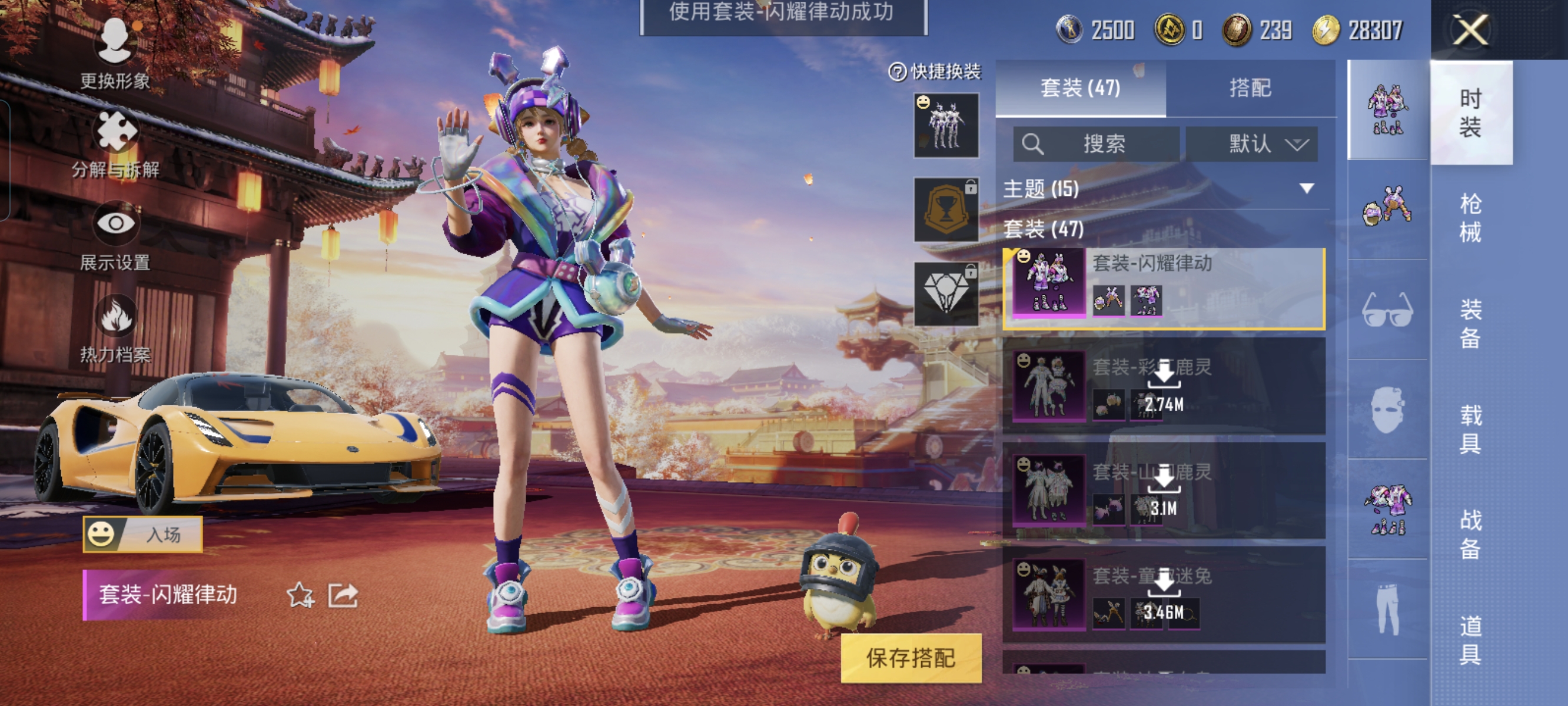Click the 搜索 search field

point(1097,144)
